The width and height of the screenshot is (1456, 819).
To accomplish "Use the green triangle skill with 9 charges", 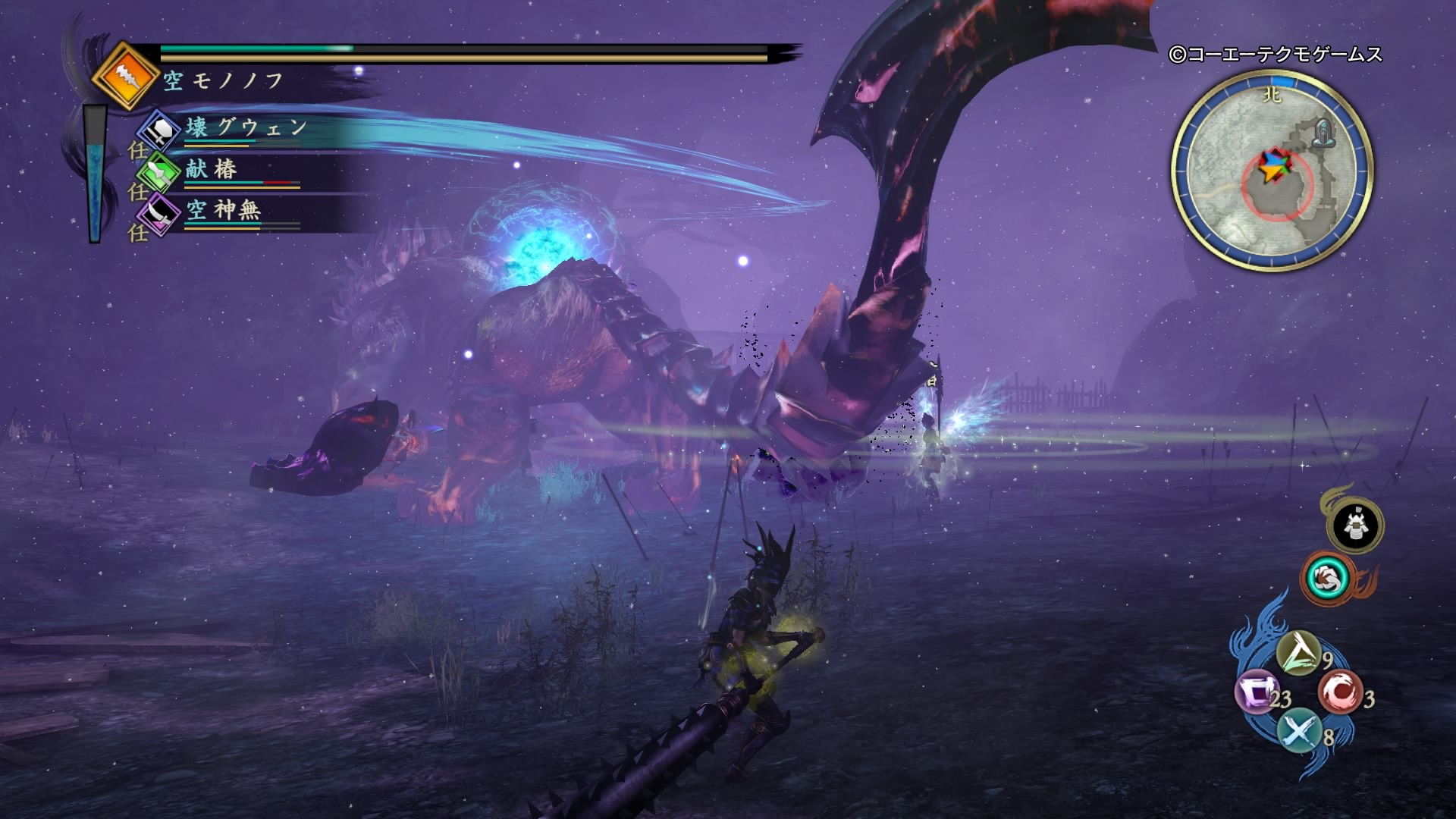I will (1298, 654).
